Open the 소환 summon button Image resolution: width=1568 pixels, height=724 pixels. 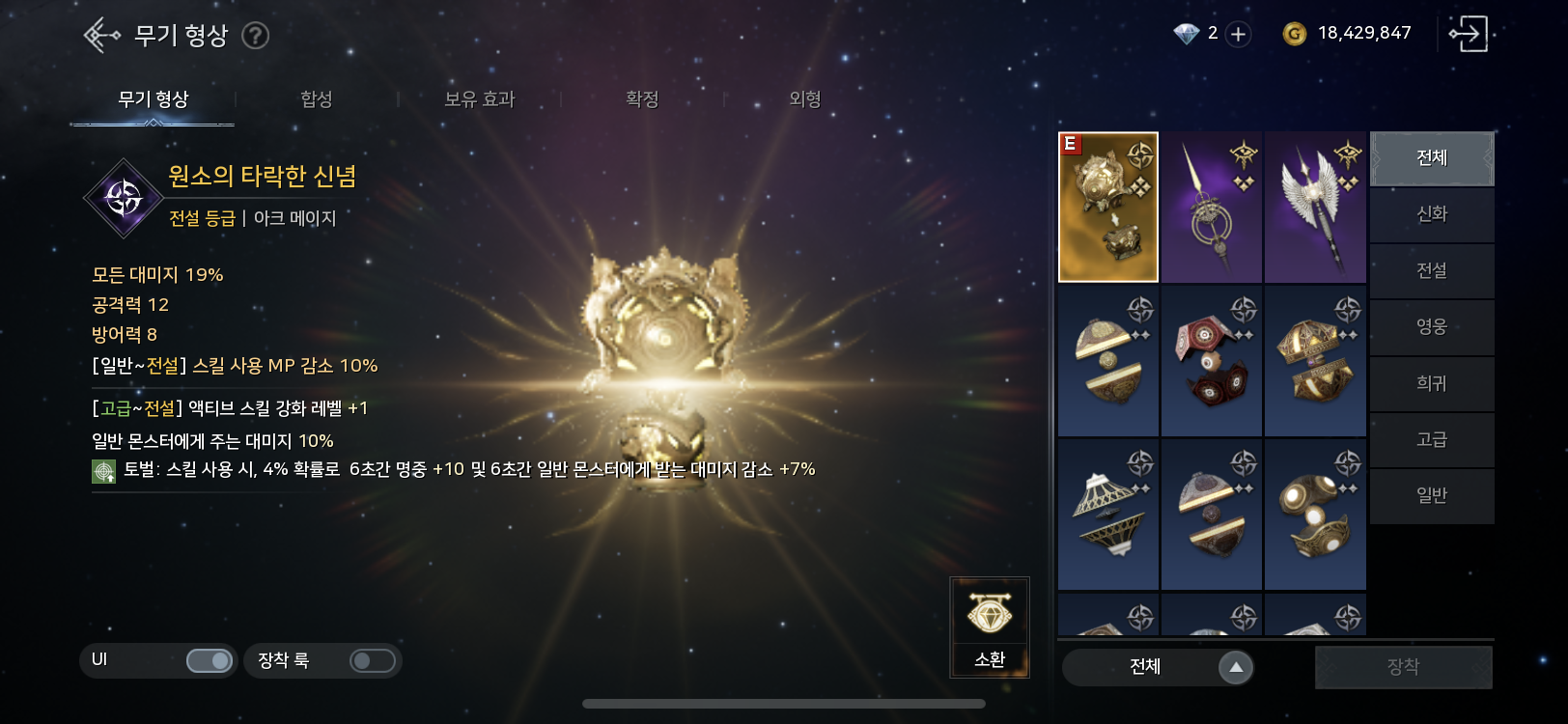(990, 627)
